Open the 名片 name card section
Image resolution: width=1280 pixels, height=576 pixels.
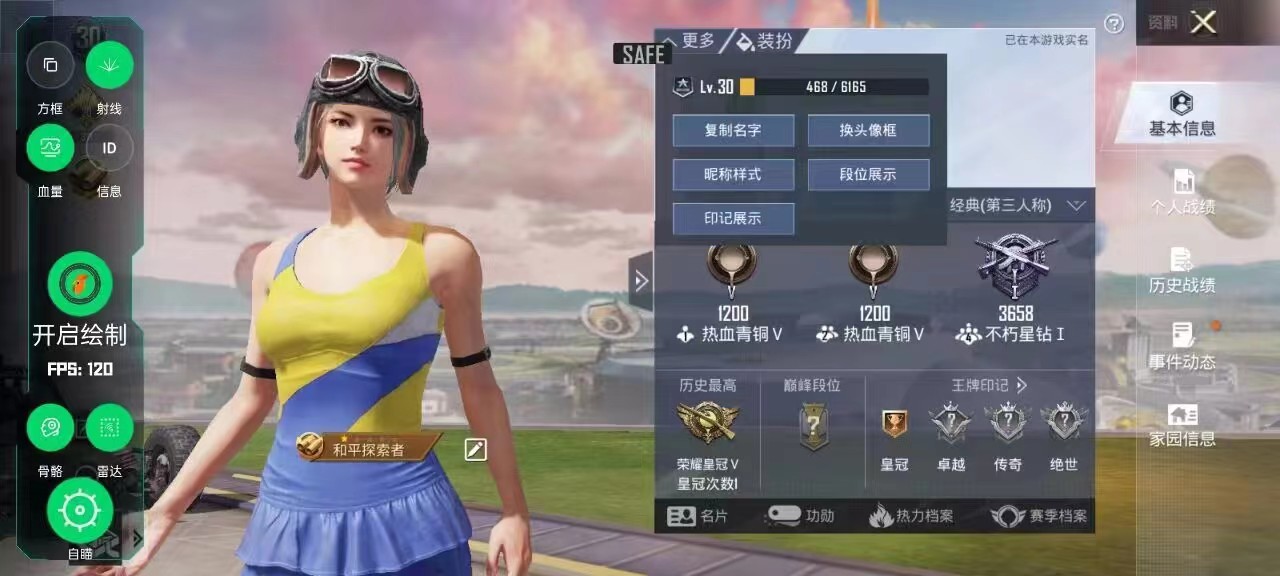click(x=698, y=516)
